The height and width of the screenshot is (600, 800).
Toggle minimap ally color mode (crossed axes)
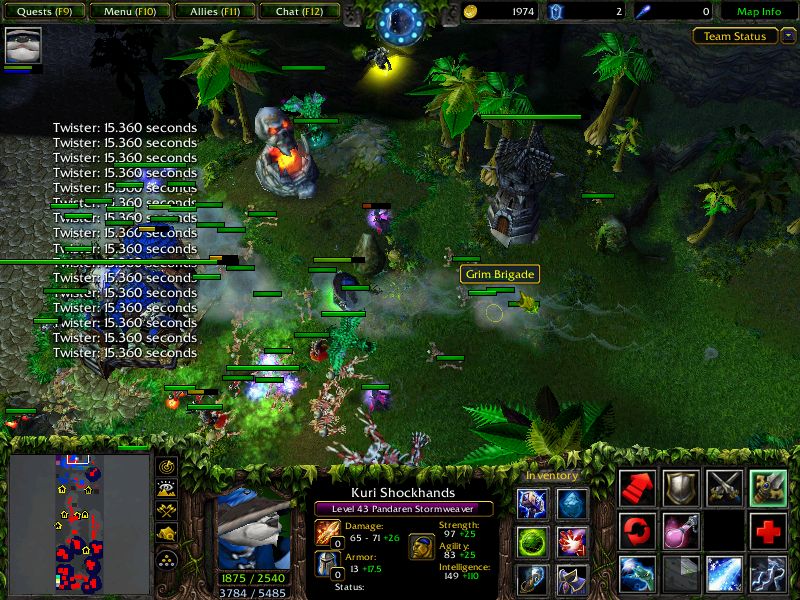166,510
